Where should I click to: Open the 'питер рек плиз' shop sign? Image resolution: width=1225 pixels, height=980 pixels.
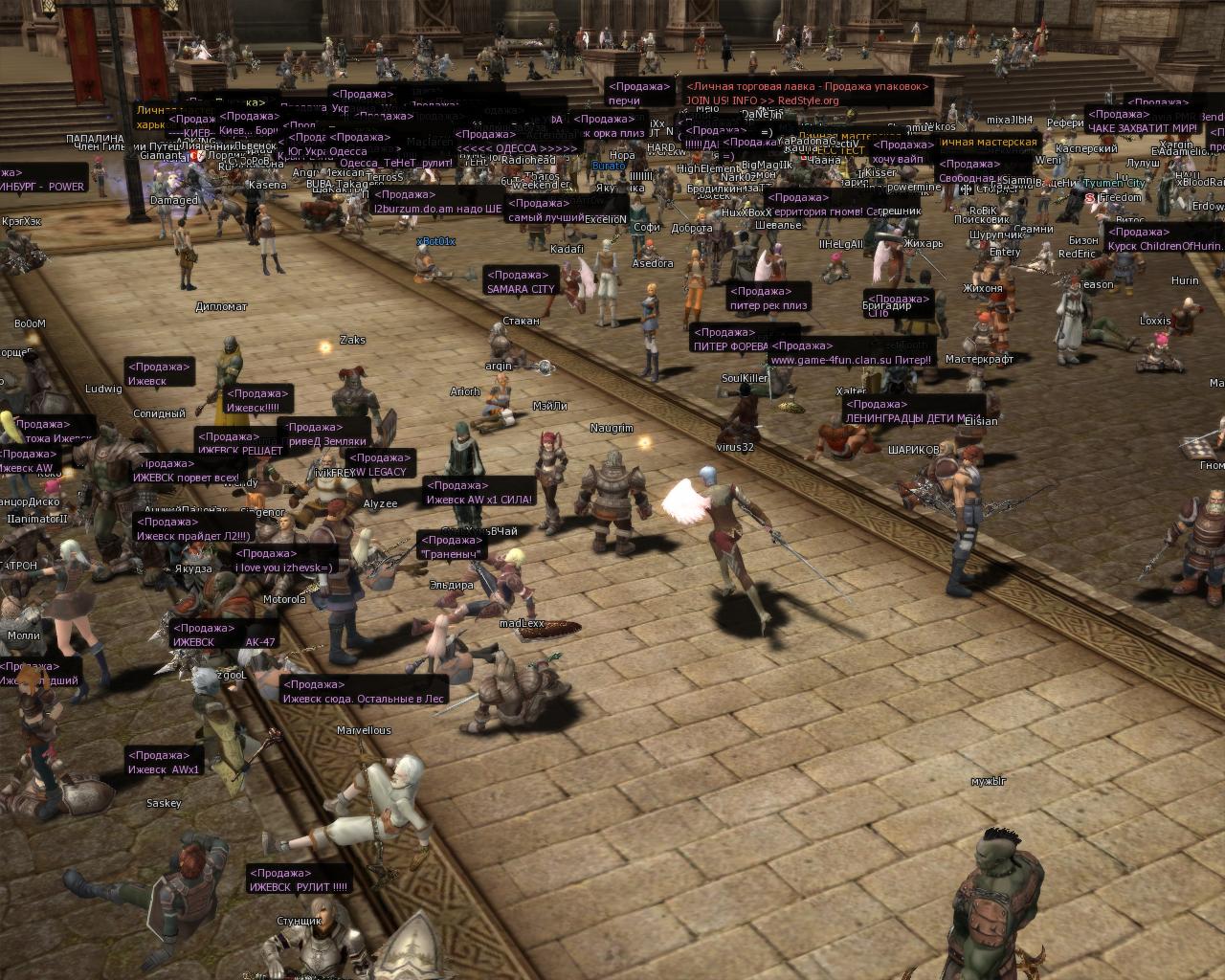coord(769,299)
